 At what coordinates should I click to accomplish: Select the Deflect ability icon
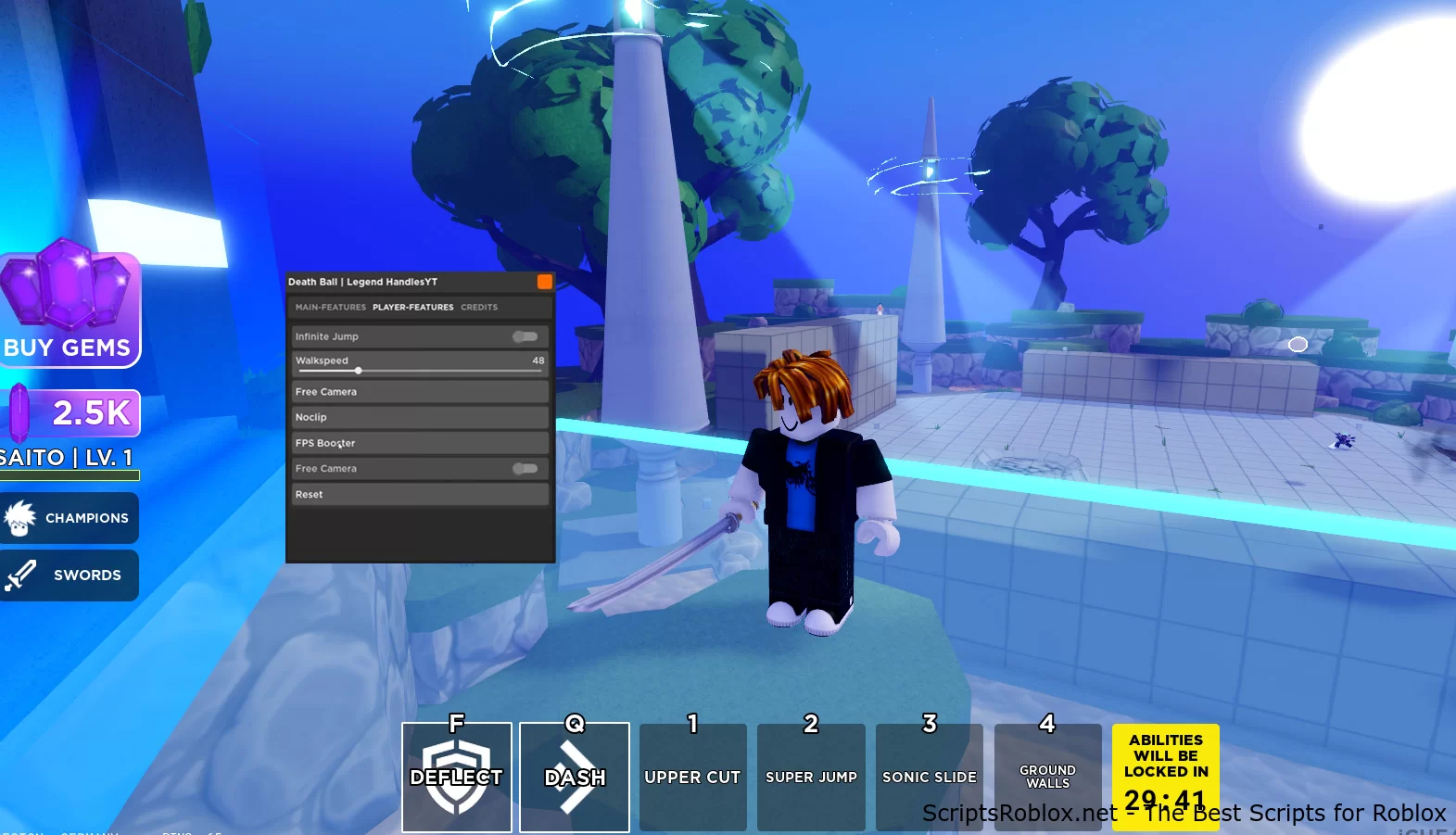[456, 777]
